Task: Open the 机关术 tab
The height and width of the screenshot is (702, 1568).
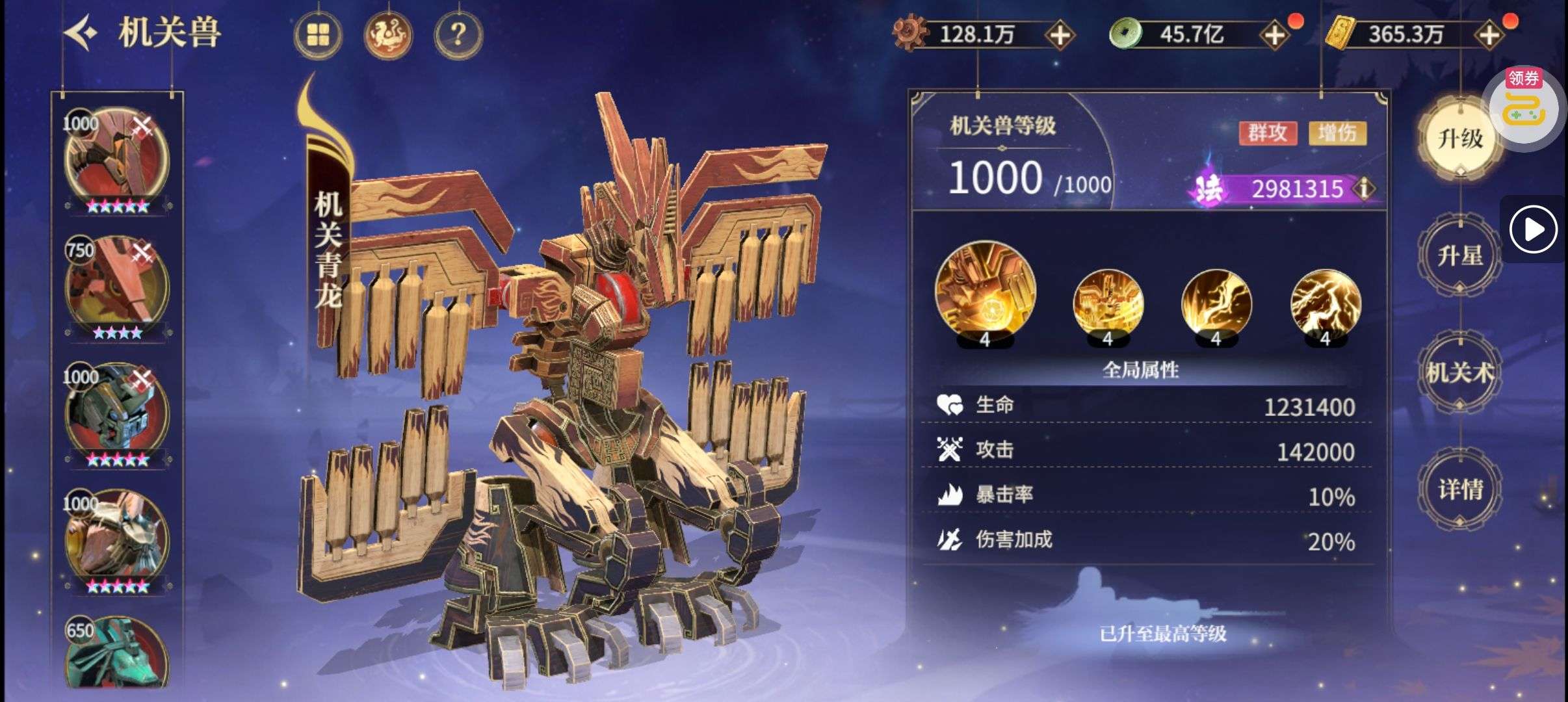Action: coord(1460,372)
